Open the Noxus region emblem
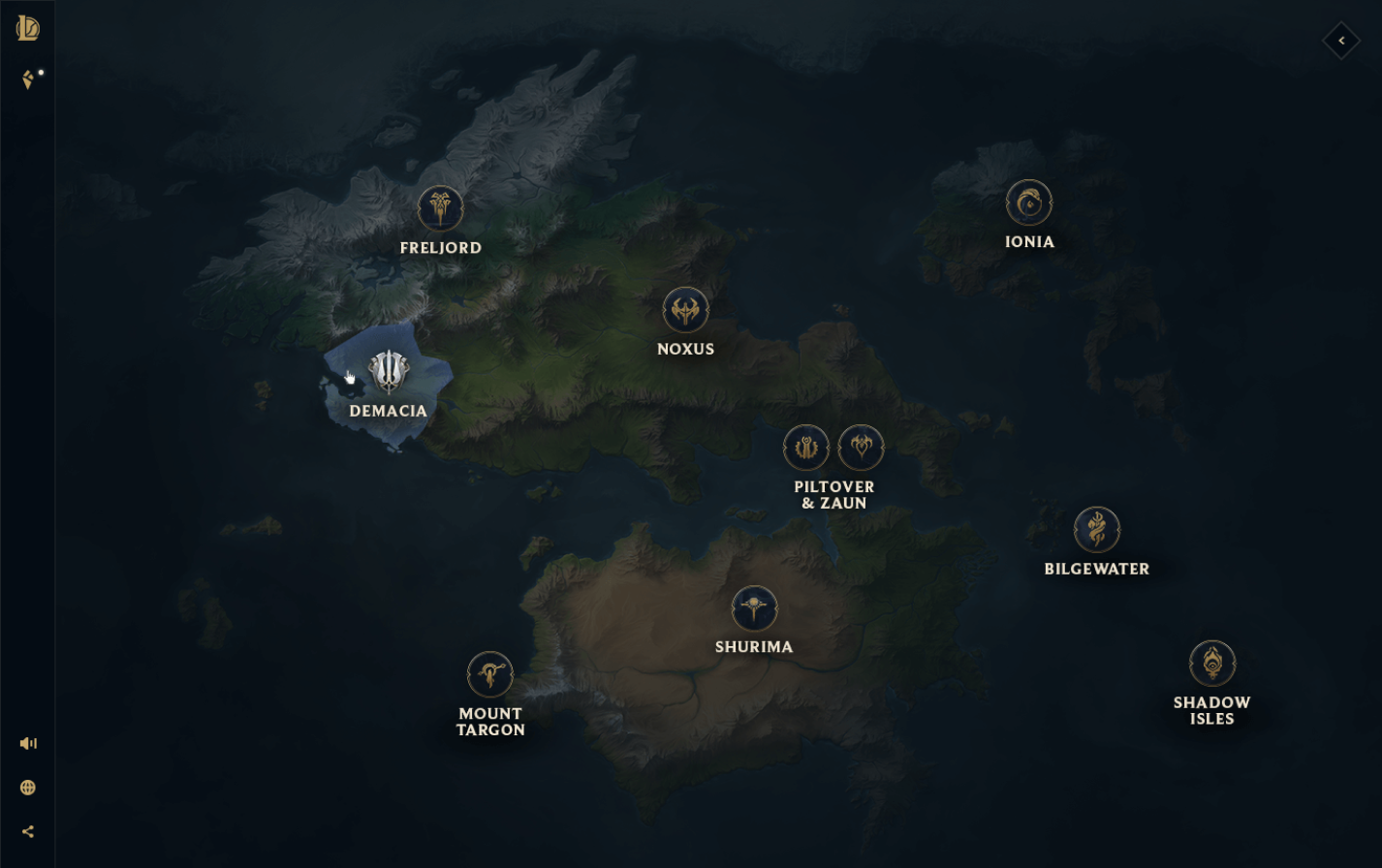This screenshot has height=868, width=1382. tap(686, 310)
